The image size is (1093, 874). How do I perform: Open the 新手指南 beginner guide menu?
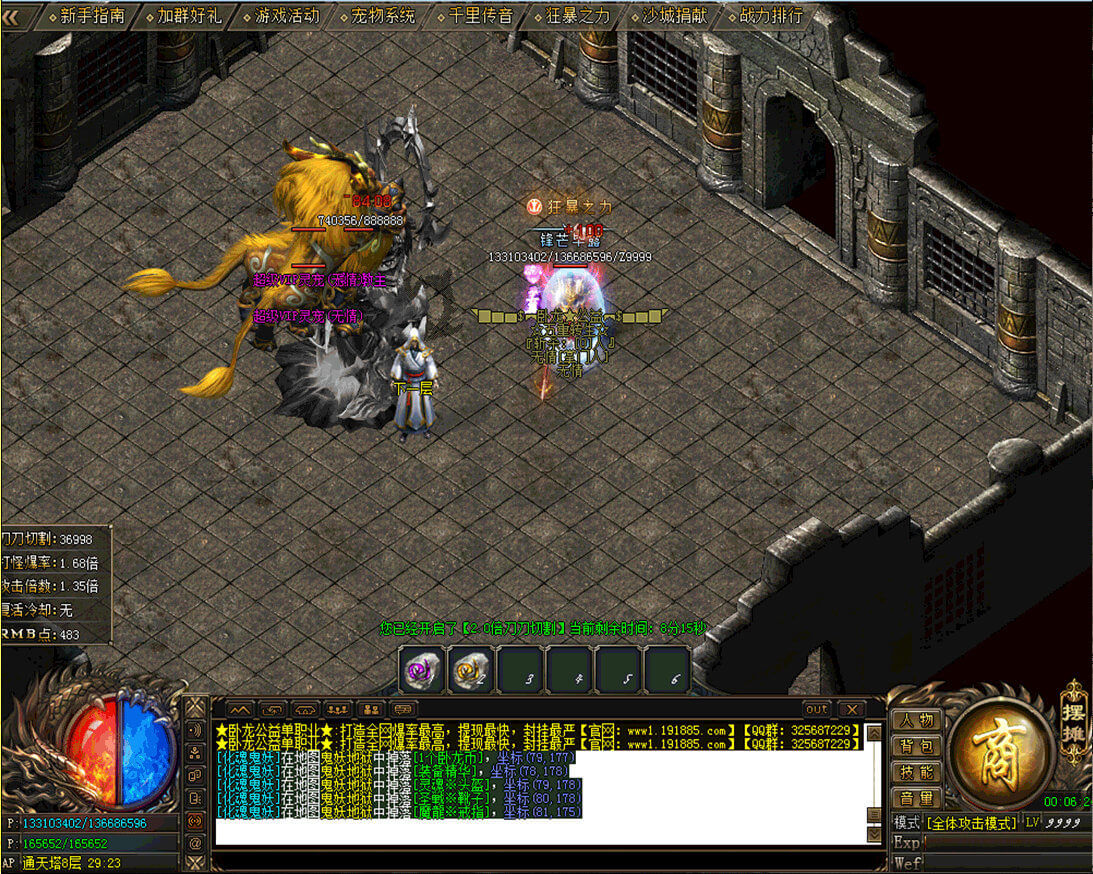[92, 15]
